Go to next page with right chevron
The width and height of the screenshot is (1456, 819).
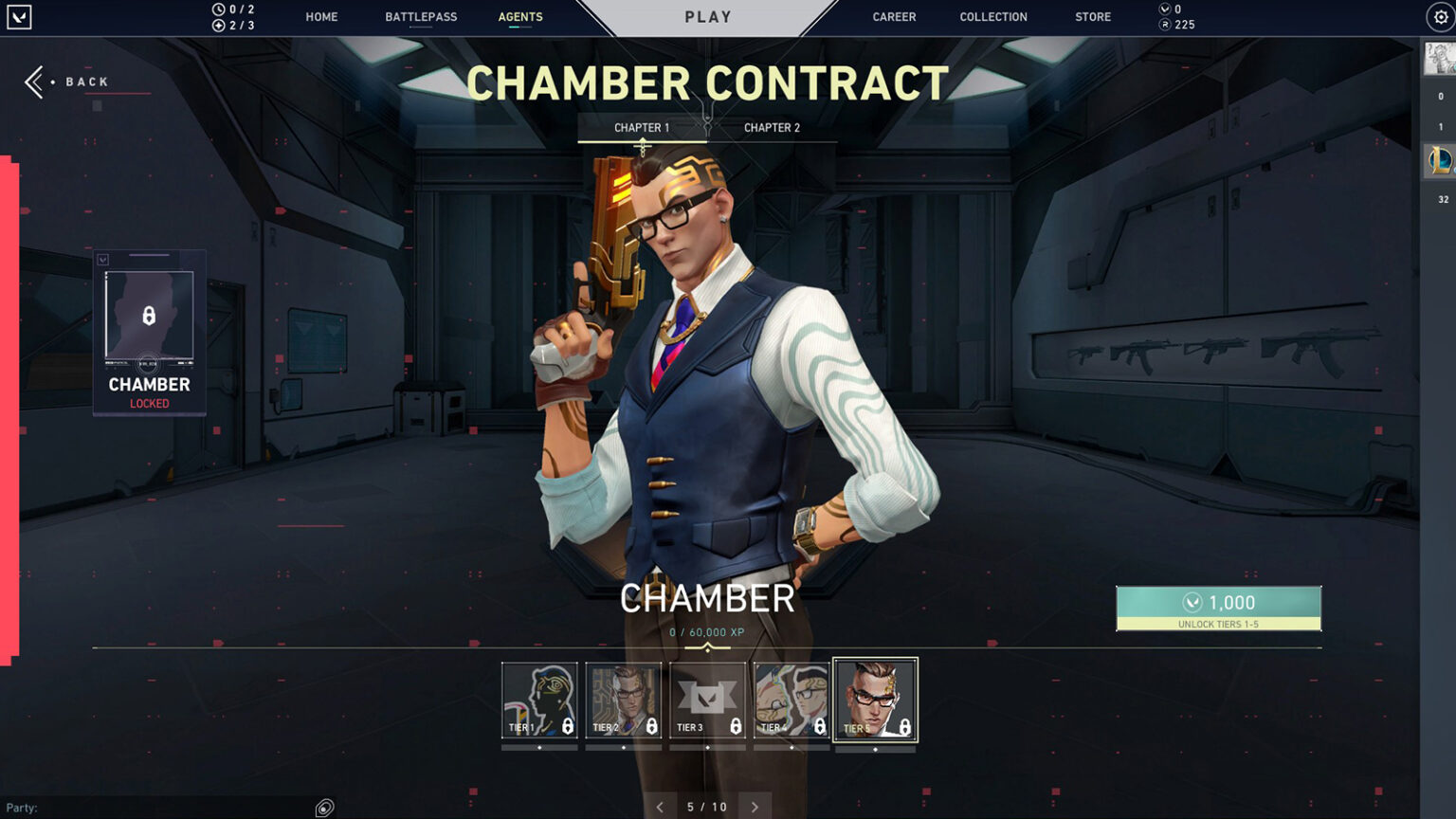[x=755, y=806]
